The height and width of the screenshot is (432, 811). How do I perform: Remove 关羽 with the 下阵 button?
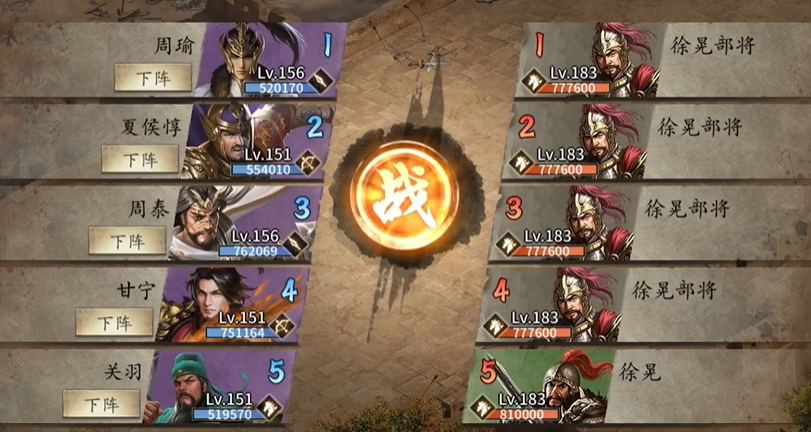point(101,403)
